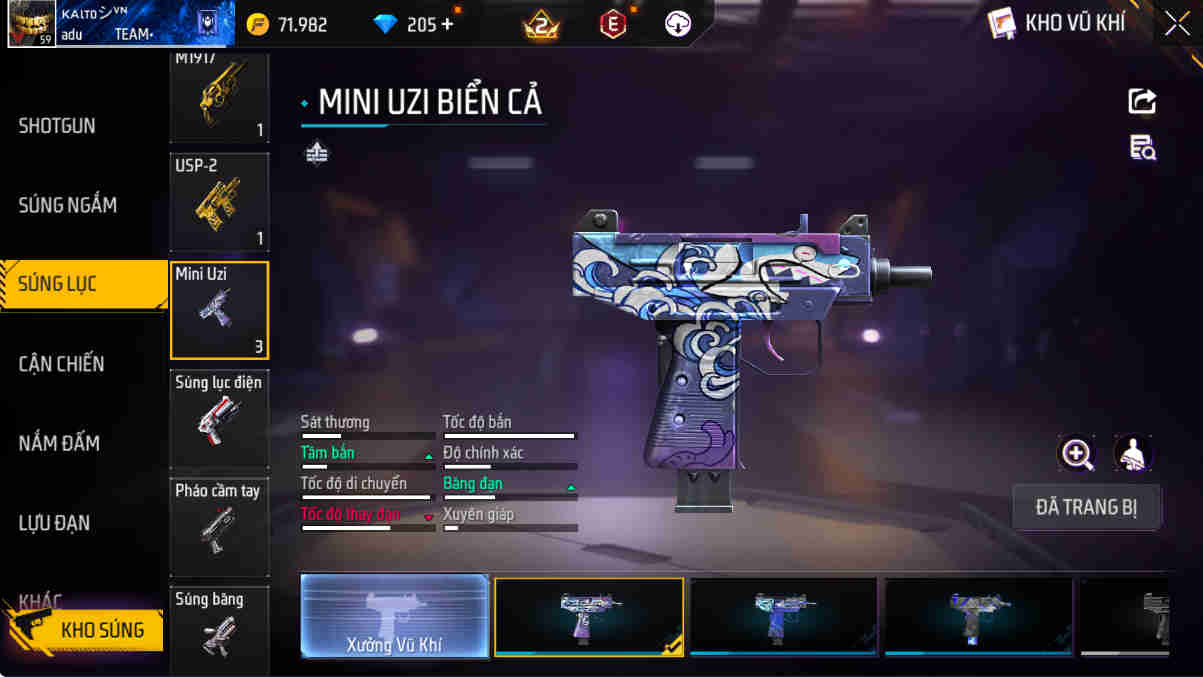Zoom in with the magnifier icon
The image size is (1203, 677).
tap(1077, 454)
